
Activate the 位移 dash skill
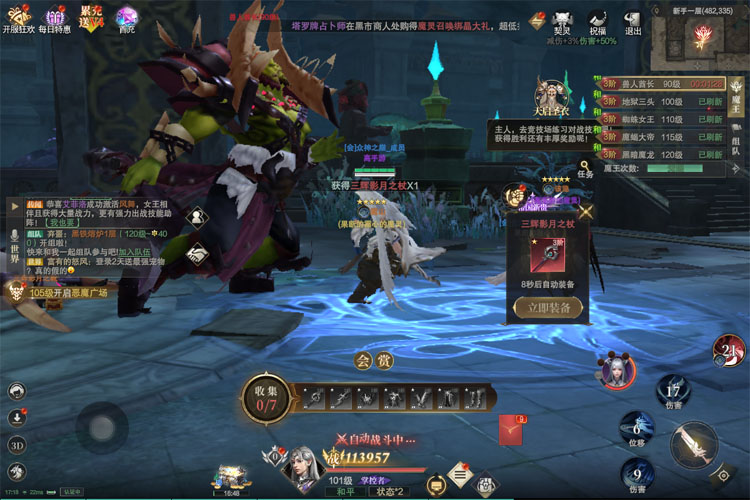click(x=637, y=427)
